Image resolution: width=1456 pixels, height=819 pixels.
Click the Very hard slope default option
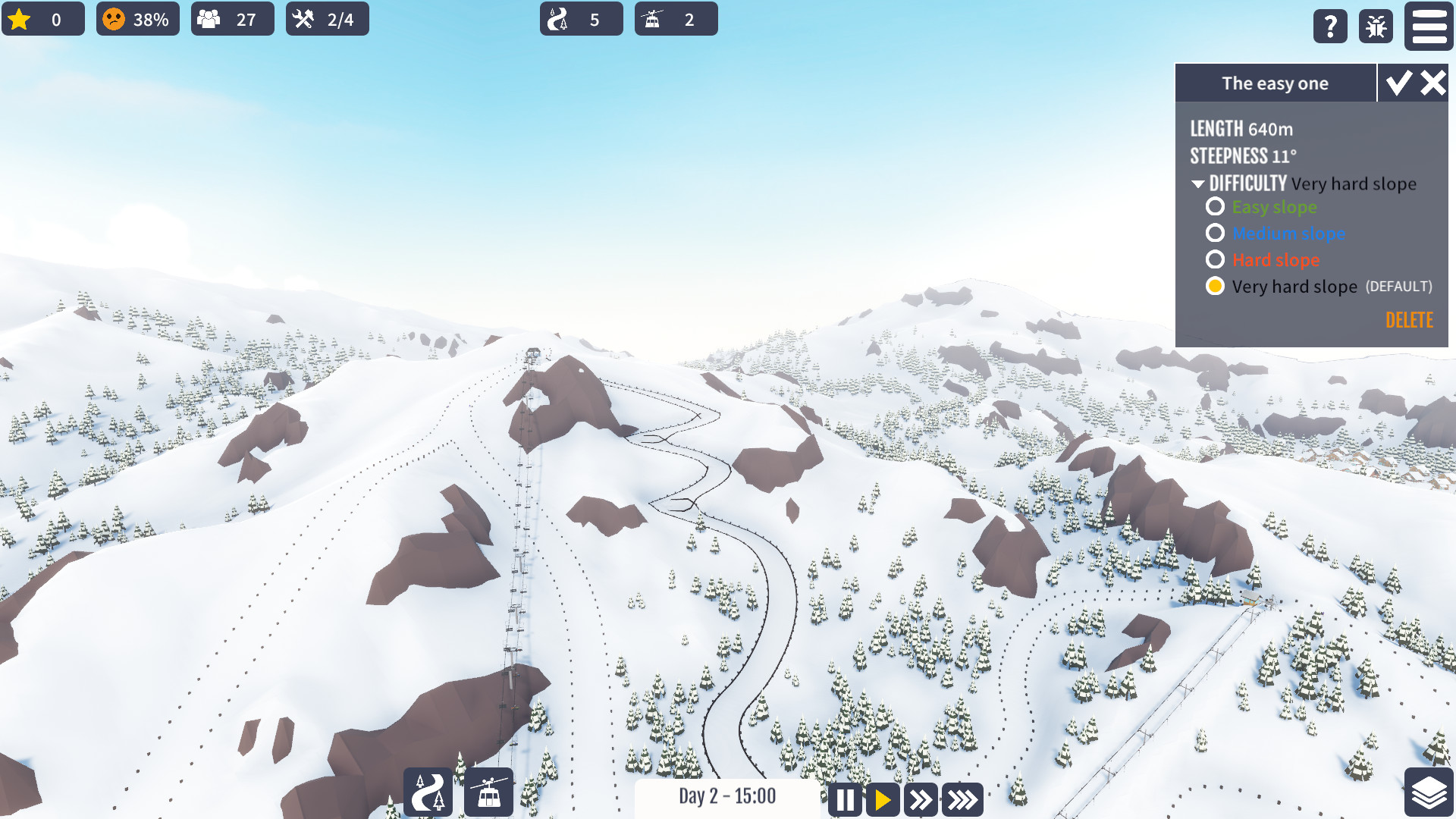click(x=1216, y=286)
